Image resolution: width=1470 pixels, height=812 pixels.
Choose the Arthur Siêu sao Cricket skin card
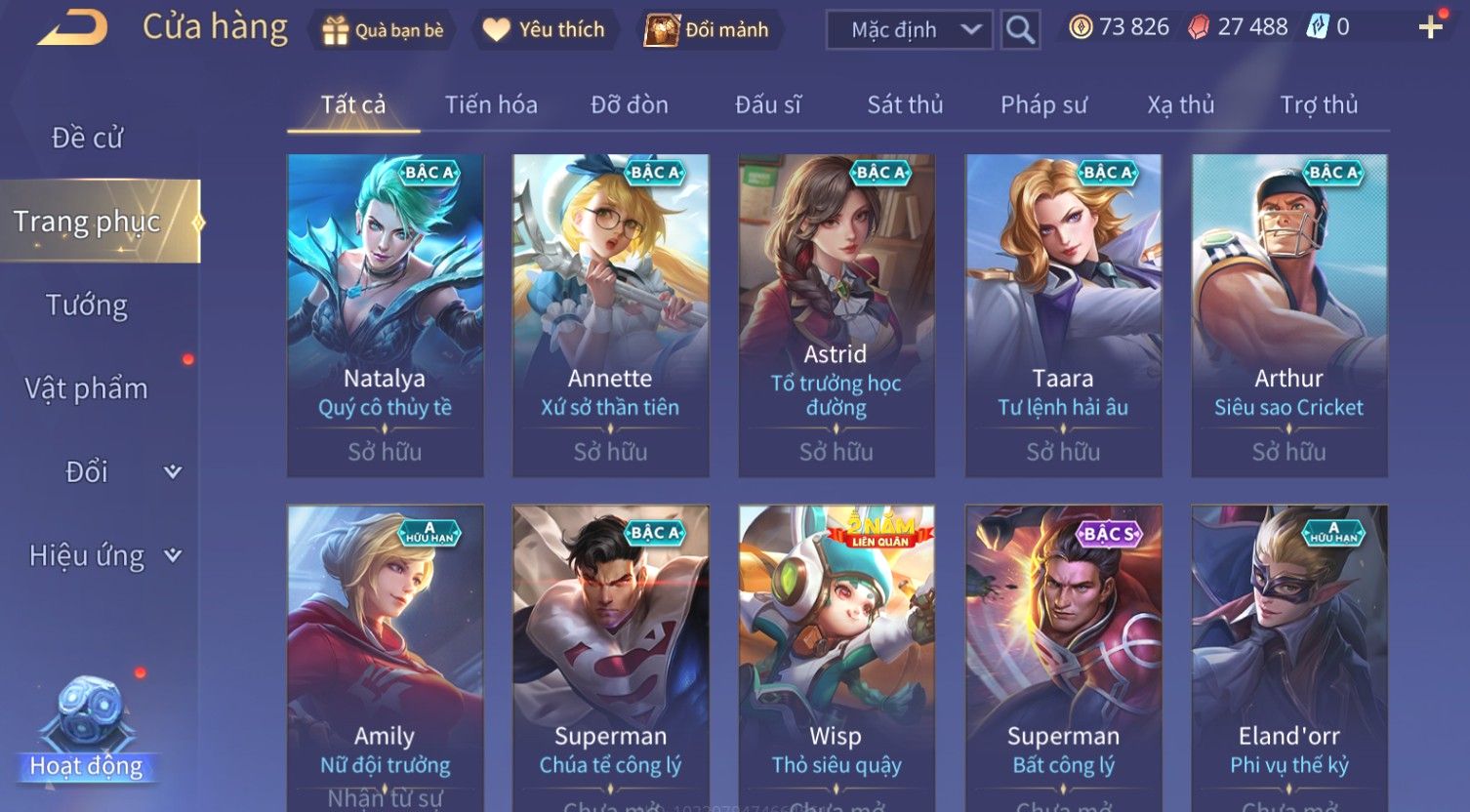click(x=1288, y=314)
